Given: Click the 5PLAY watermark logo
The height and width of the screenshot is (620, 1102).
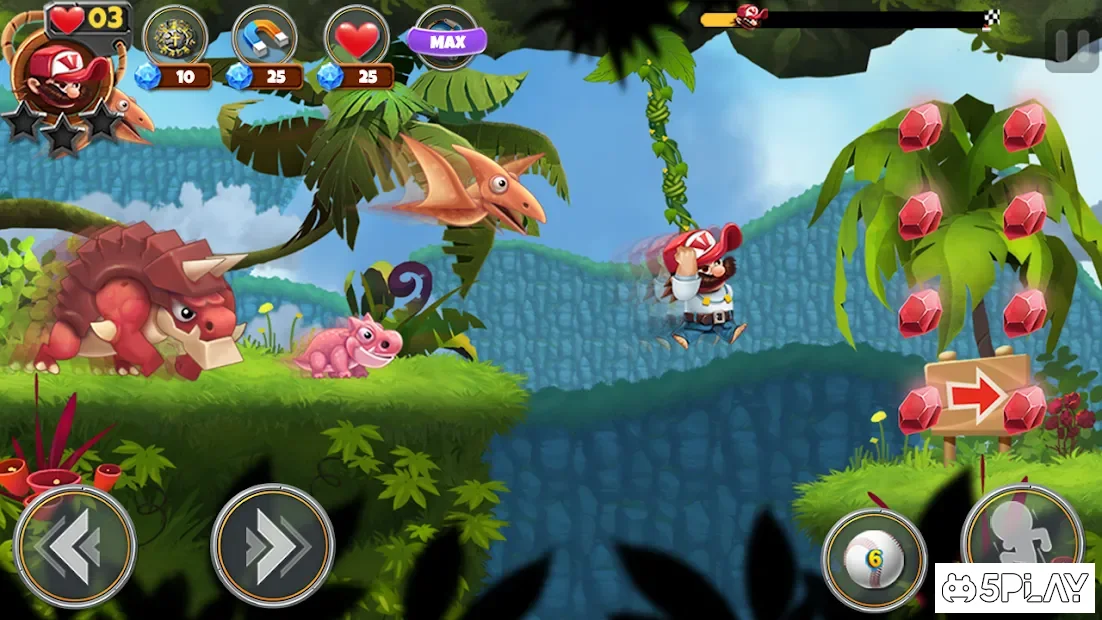Looking at the screenshot, I should pos(1015,589).
